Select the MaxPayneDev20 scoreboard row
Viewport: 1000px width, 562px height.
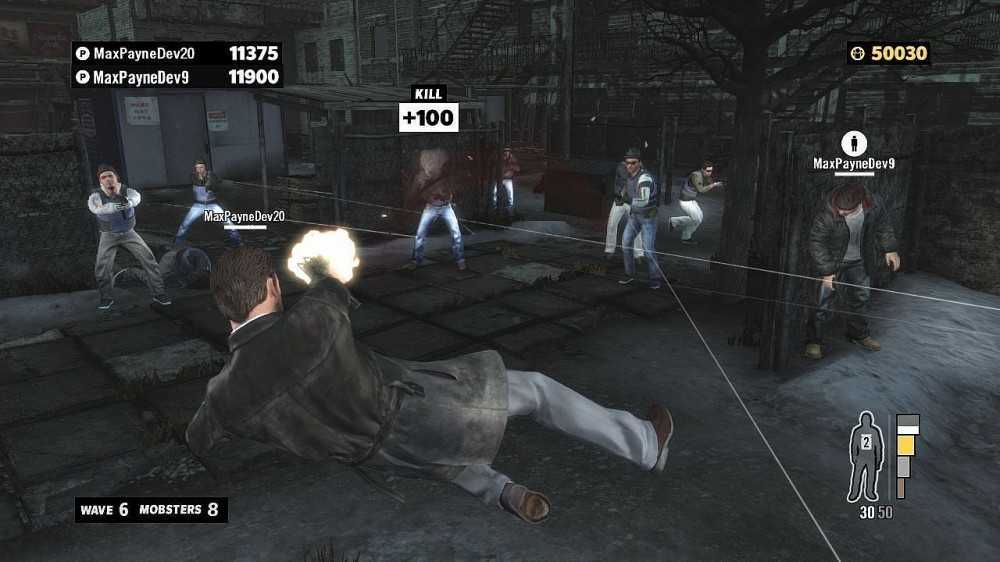coord(176,52)
